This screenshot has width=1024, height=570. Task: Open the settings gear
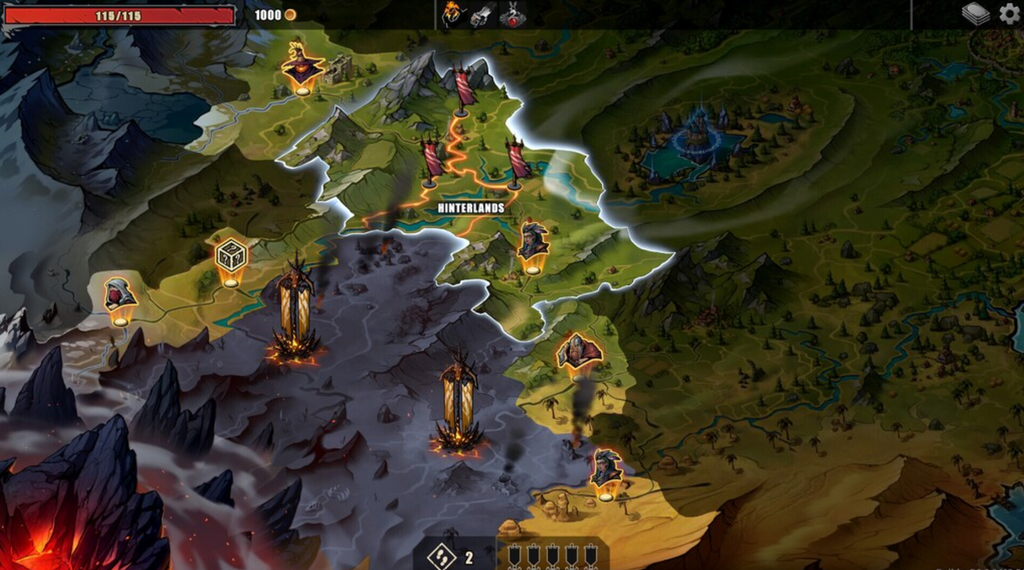pos(1009,14)
